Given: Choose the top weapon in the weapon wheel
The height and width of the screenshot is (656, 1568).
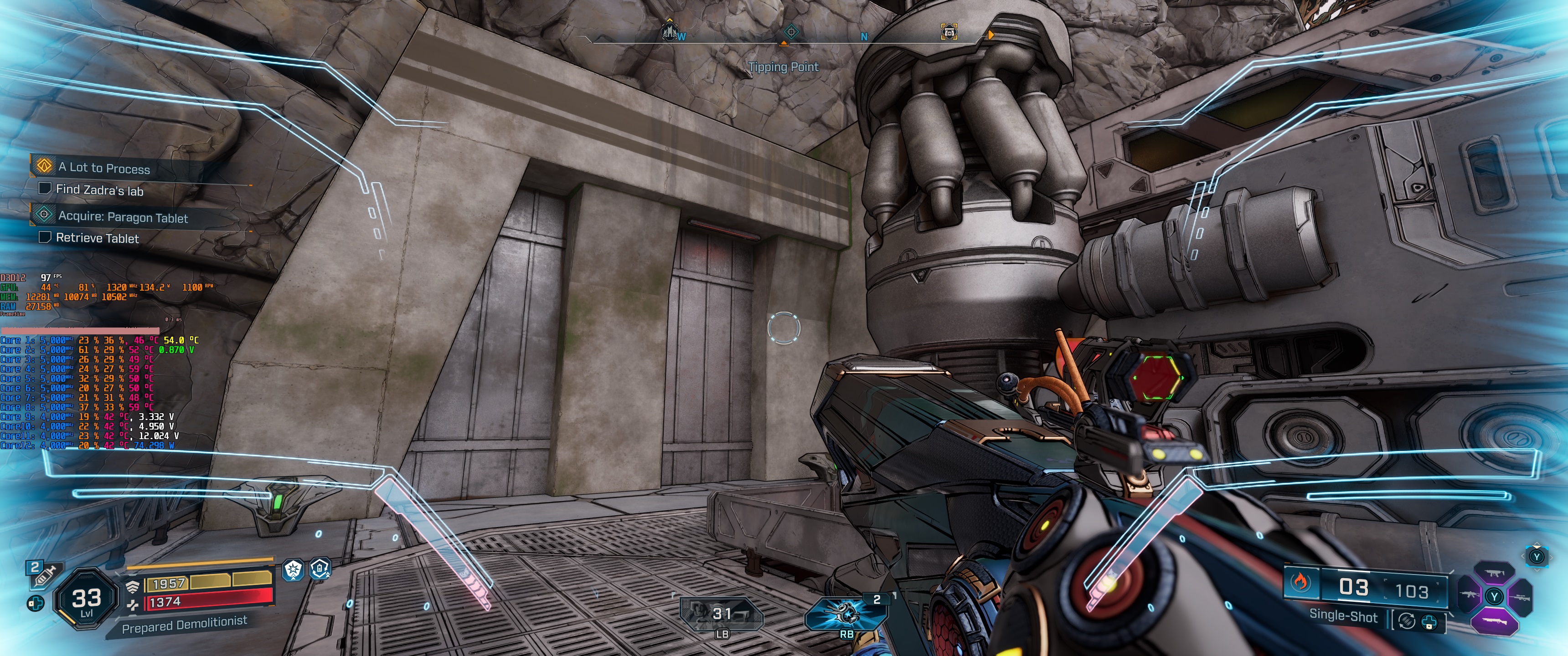Looking at the screenshot, I should coord(1493,572).
